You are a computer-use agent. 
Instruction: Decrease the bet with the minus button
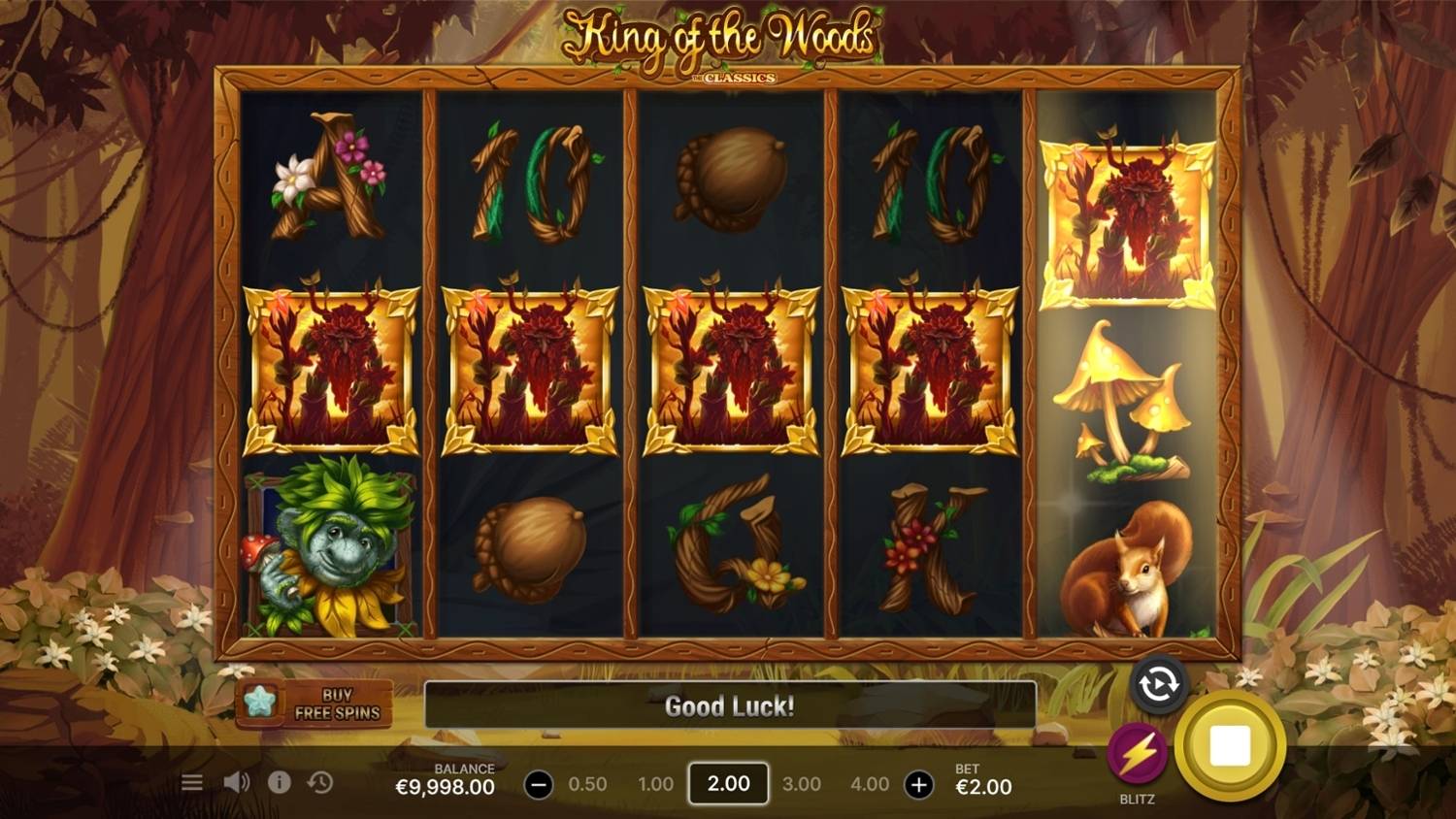coord(539,784)
